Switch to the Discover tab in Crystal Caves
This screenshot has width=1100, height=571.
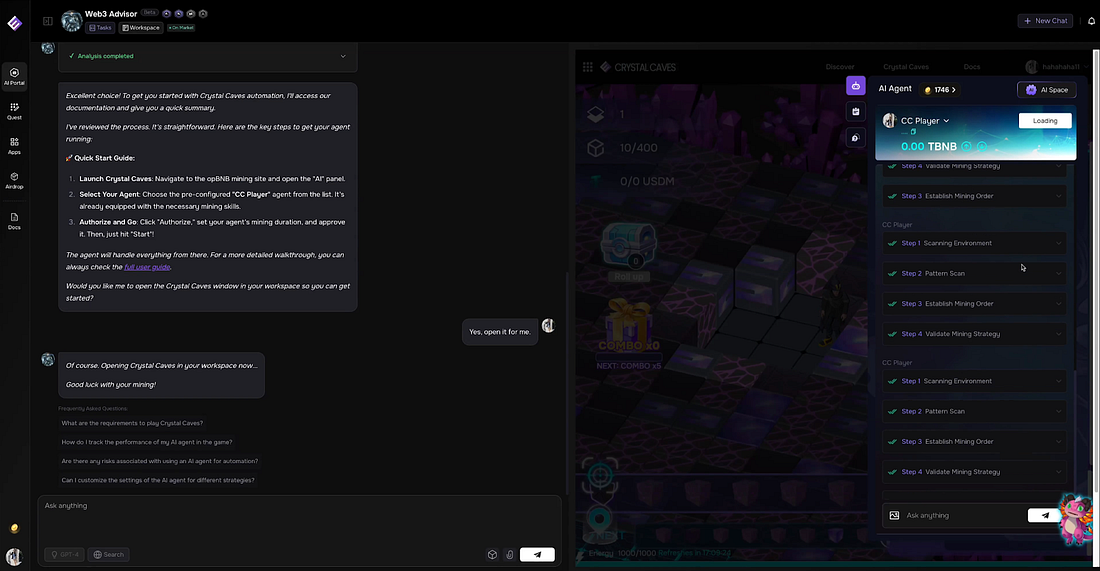pyautogui.click(x=840, y=67)
